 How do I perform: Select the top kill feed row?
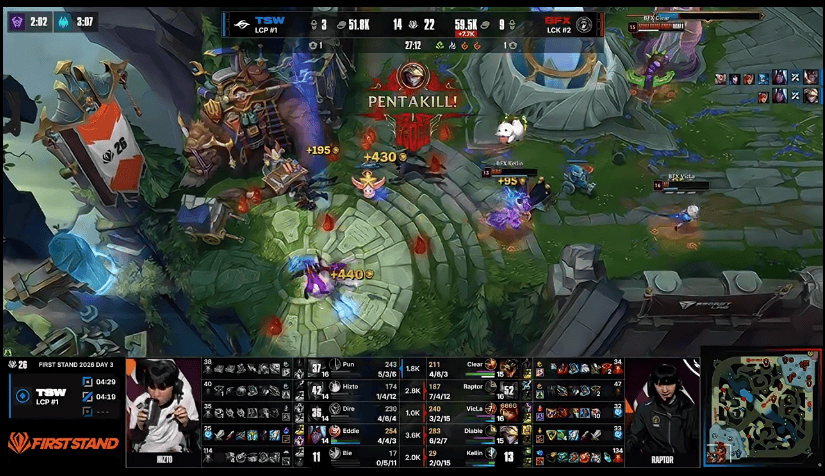click(x=768, y=78)
